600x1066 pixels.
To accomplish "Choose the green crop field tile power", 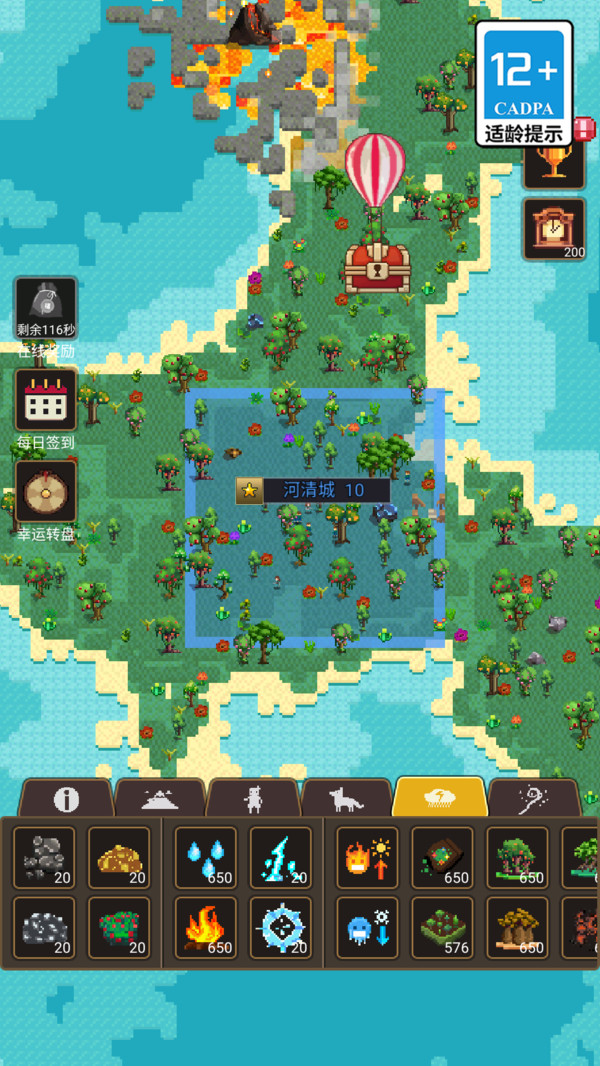I will [442, 927].
